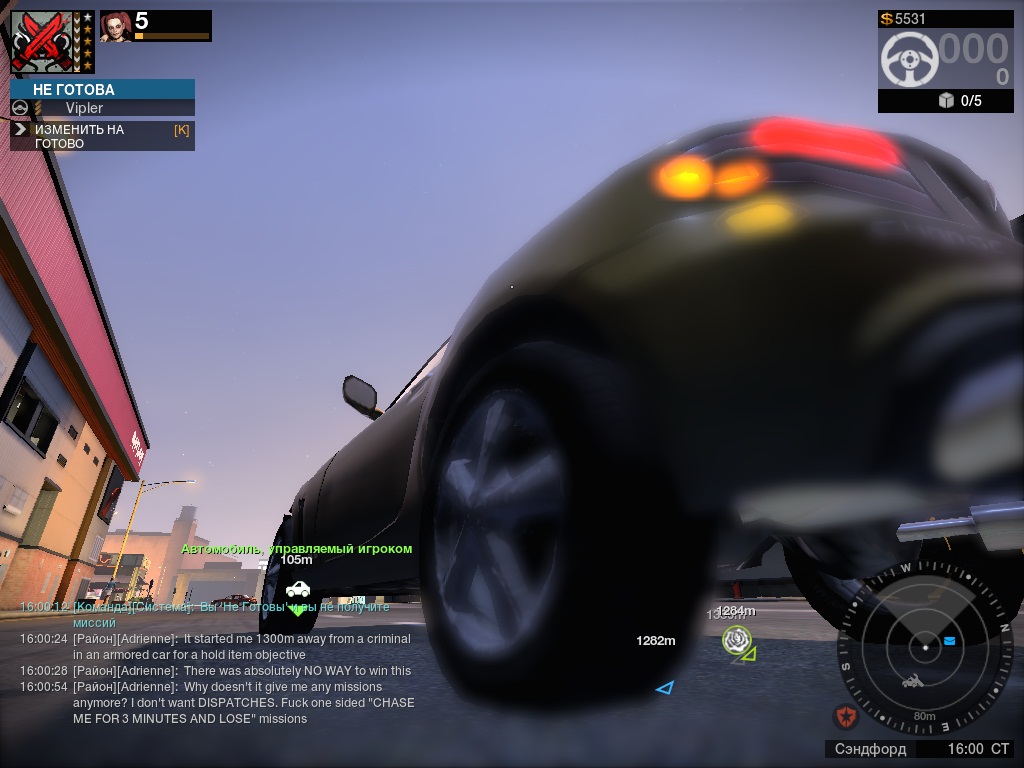Screen dimensions: 1024x768
Task: Select team member Vipler in the group list
Action: coord(84,108)
